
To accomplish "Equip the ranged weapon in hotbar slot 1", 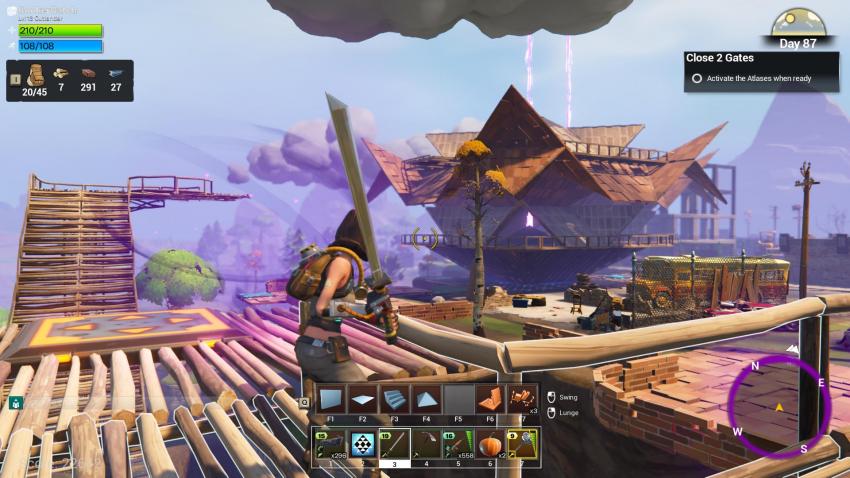I will point(331,443).
